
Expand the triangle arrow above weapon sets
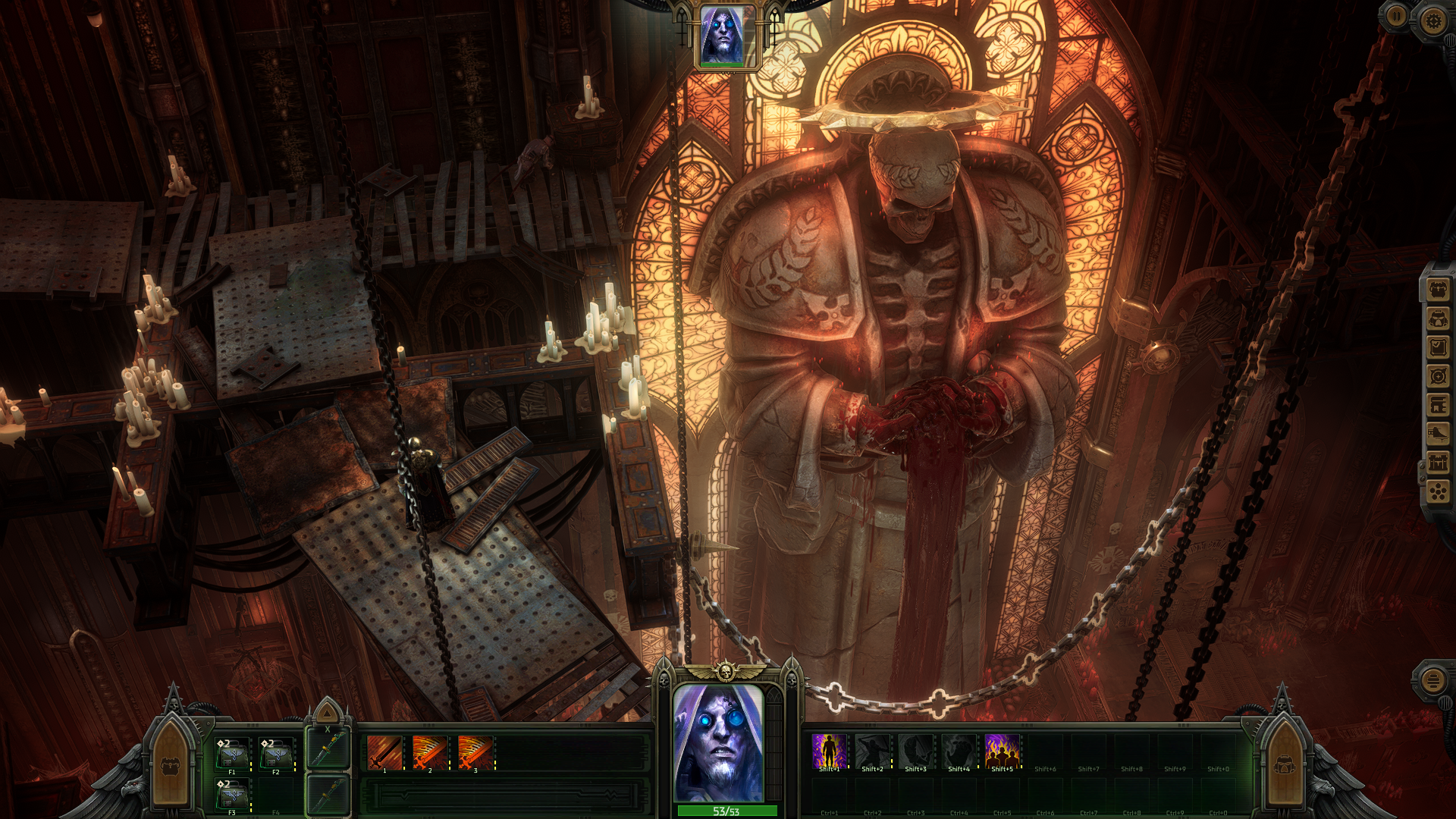pyautogui.click(x=328, y=713)
